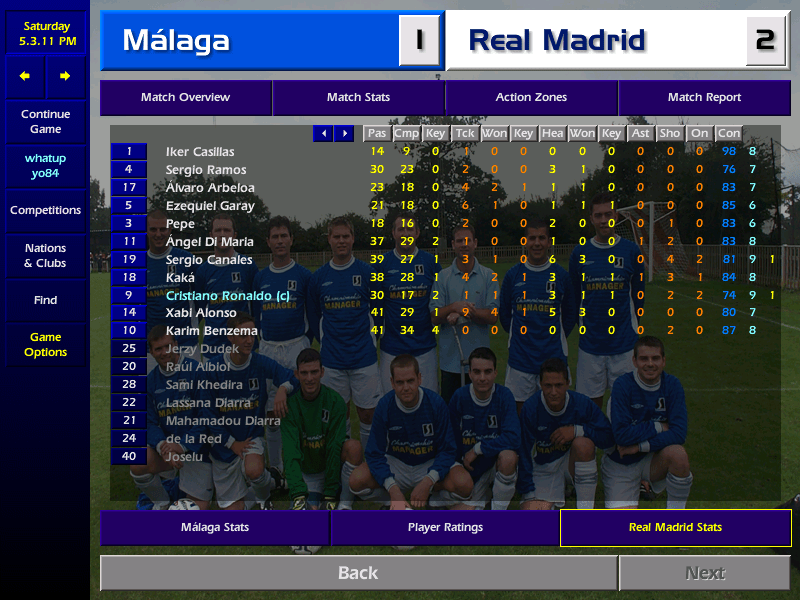
Task: Open the whatup yo84 manager profile
Action: 45,166
